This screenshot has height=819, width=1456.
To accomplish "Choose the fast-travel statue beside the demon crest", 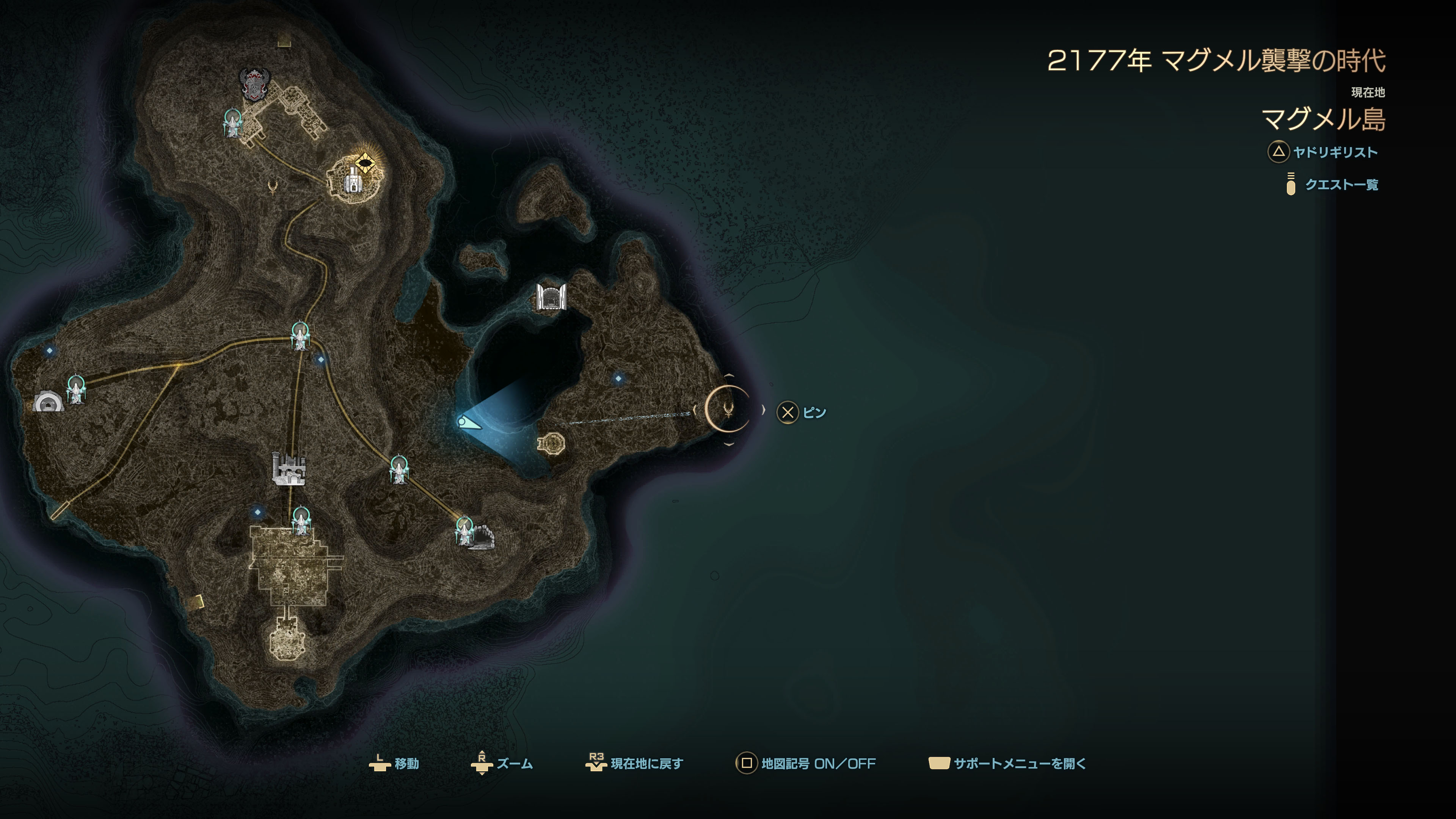I will click(232, 122).
